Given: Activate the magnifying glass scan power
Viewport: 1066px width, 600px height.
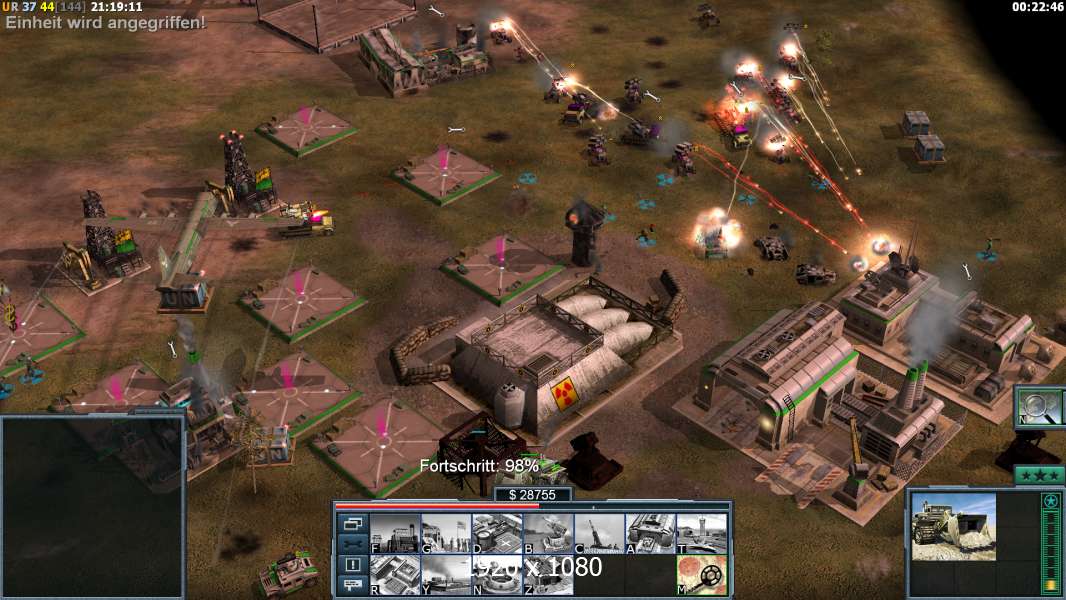Looking at the screenshot, I should click(x=1039, y=406).
